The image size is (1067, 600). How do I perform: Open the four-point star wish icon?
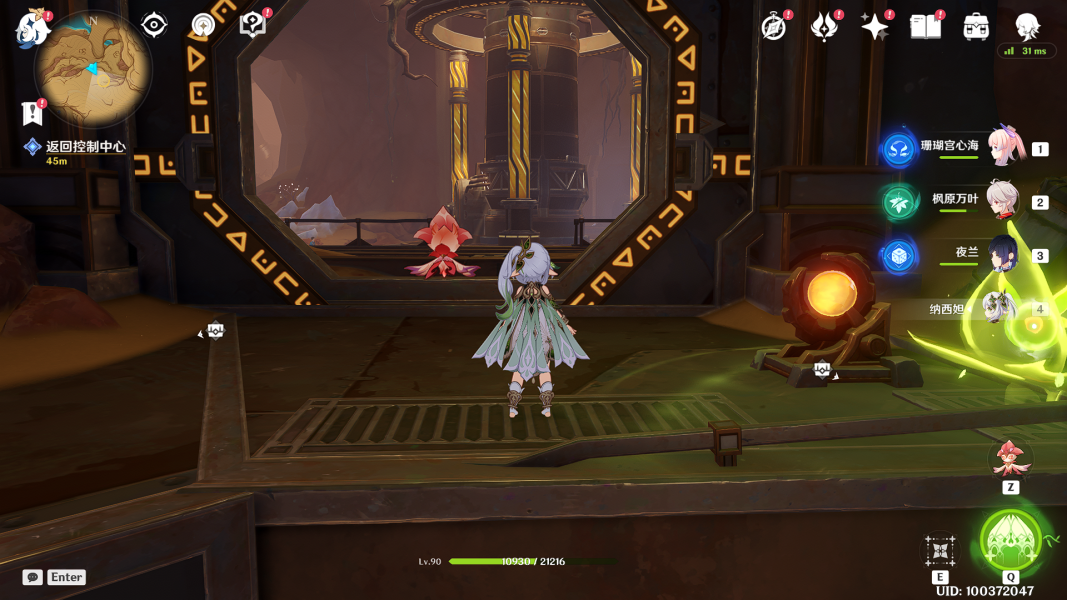coord(875,27)
